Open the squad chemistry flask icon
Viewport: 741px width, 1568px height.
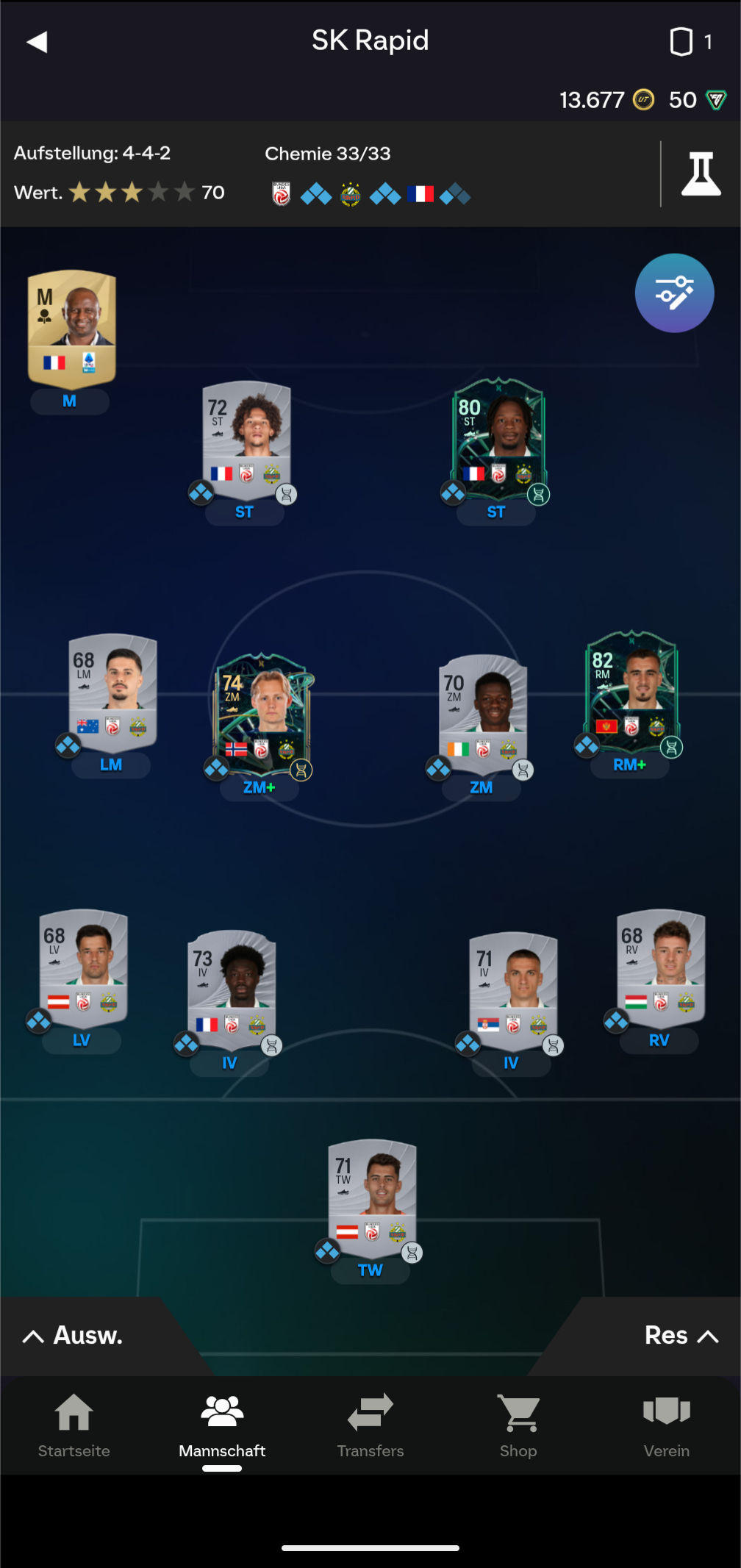click(x=700, y=174)
